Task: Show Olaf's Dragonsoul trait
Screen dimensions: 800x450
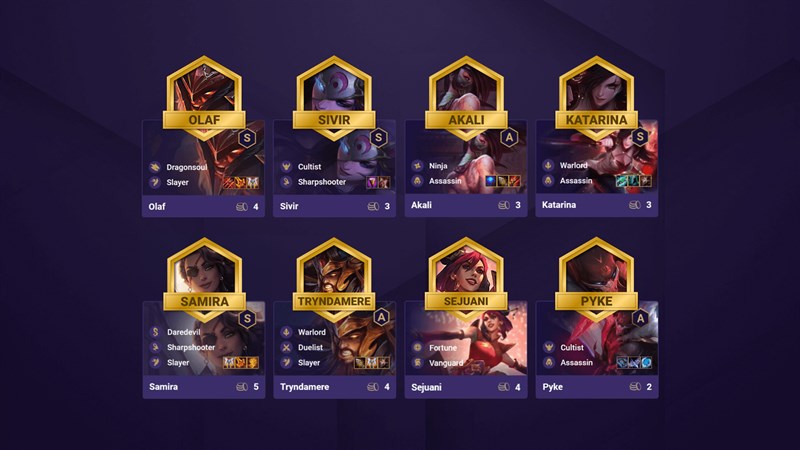Action: click(x=184, y=166)
